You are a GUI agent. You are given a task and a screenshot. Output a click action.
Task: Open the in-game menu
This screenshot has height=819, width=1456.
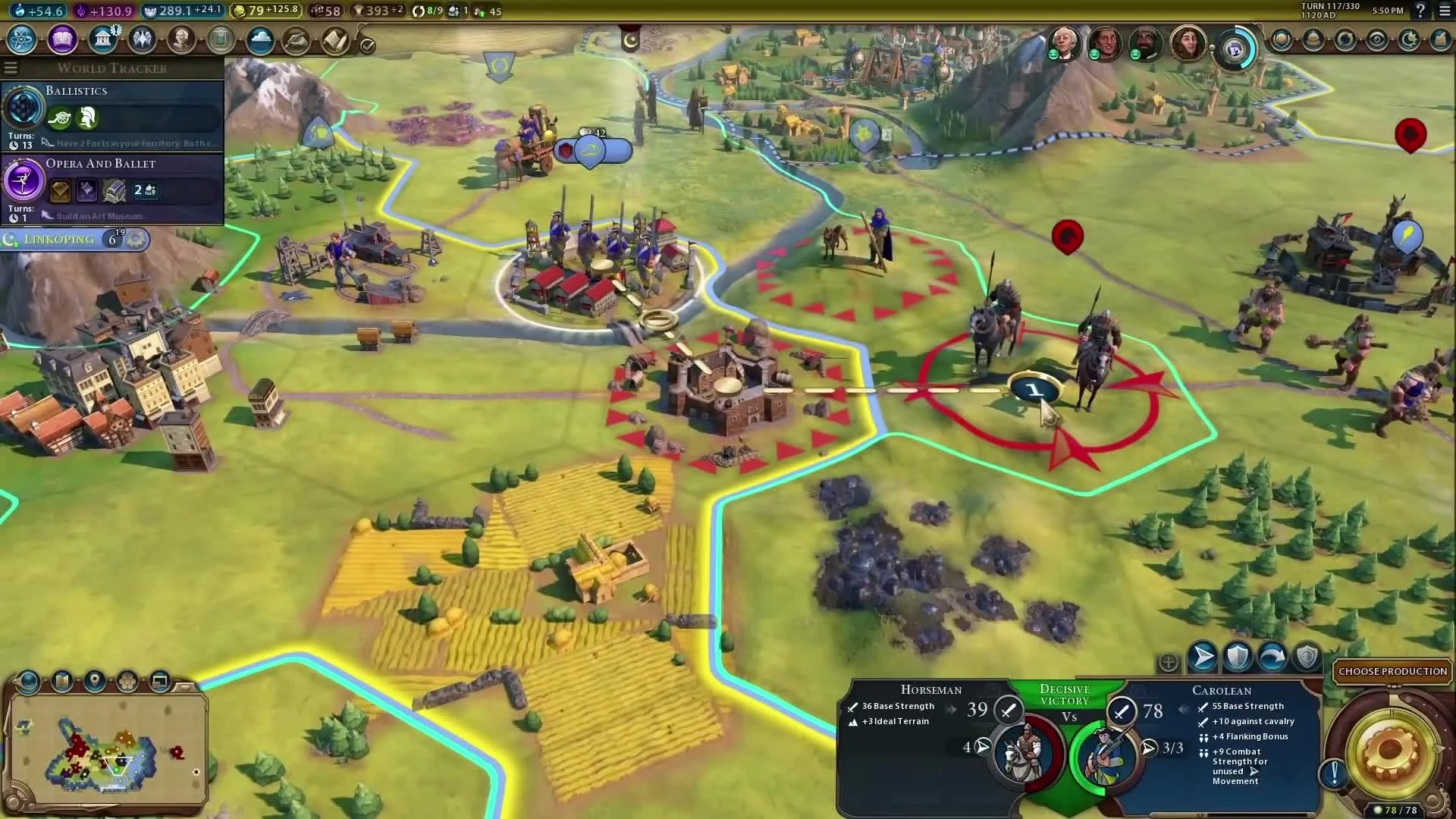point(1445,11)
